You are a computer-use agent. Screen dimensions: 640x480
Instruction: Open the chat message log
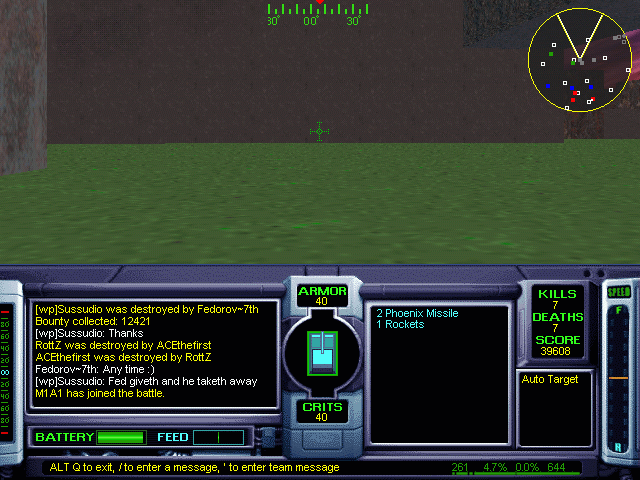pos(155,354)
